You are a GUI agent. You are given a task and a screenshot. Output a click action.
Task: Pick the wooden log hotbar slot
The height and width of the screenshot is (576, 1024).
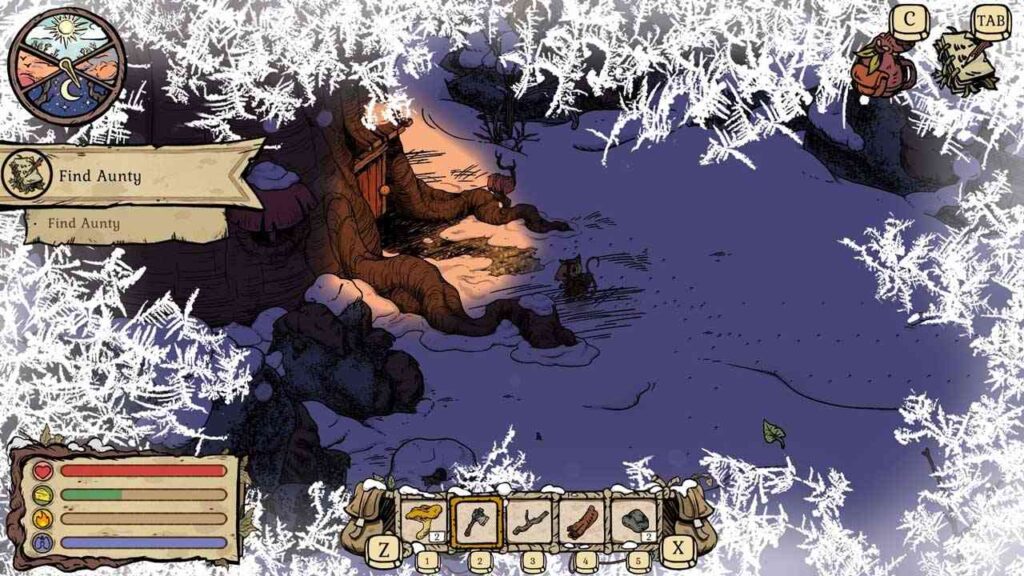pos(581,520)
